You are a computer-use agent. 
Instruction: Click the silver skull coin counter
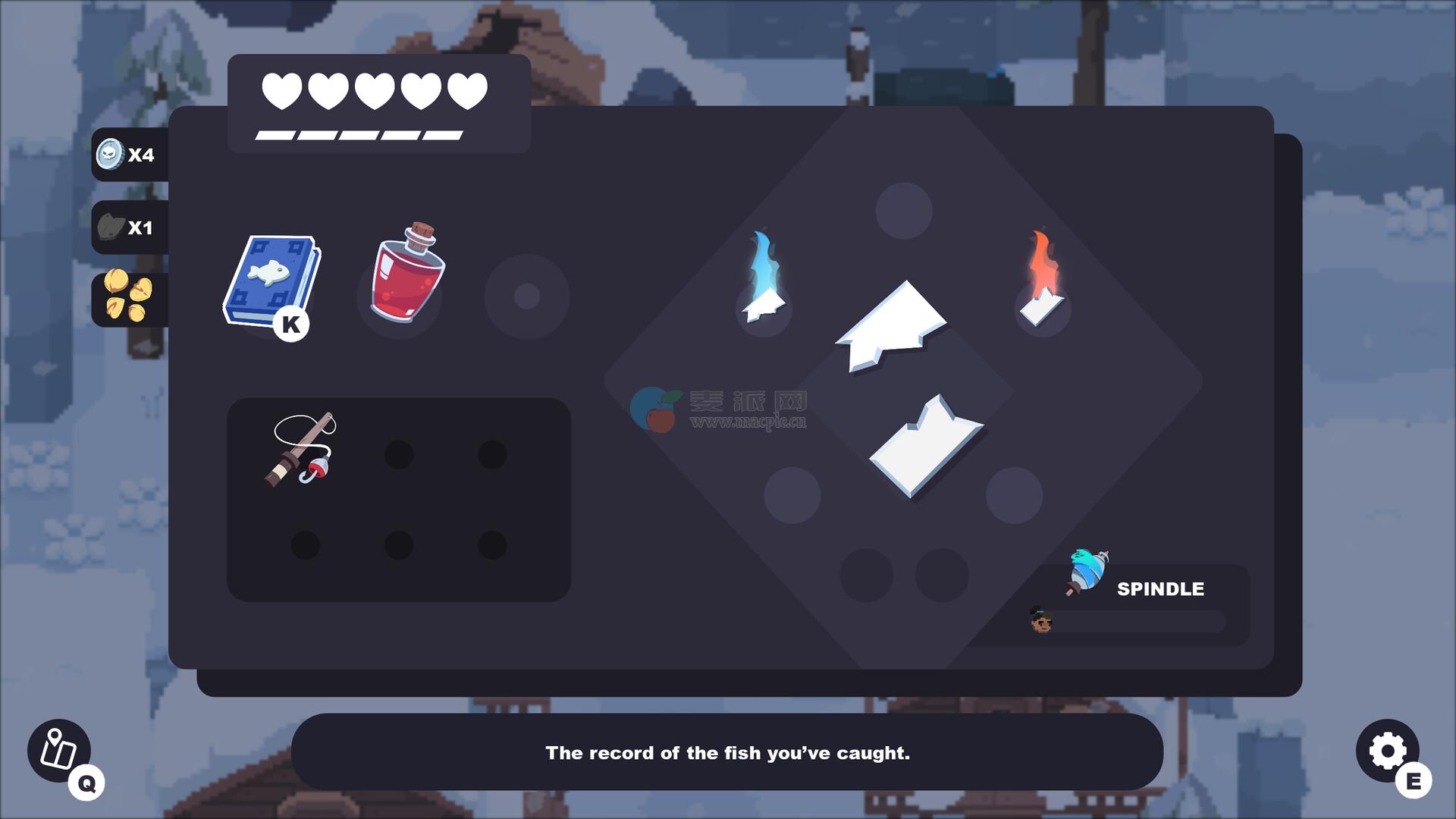pos(127,155)
